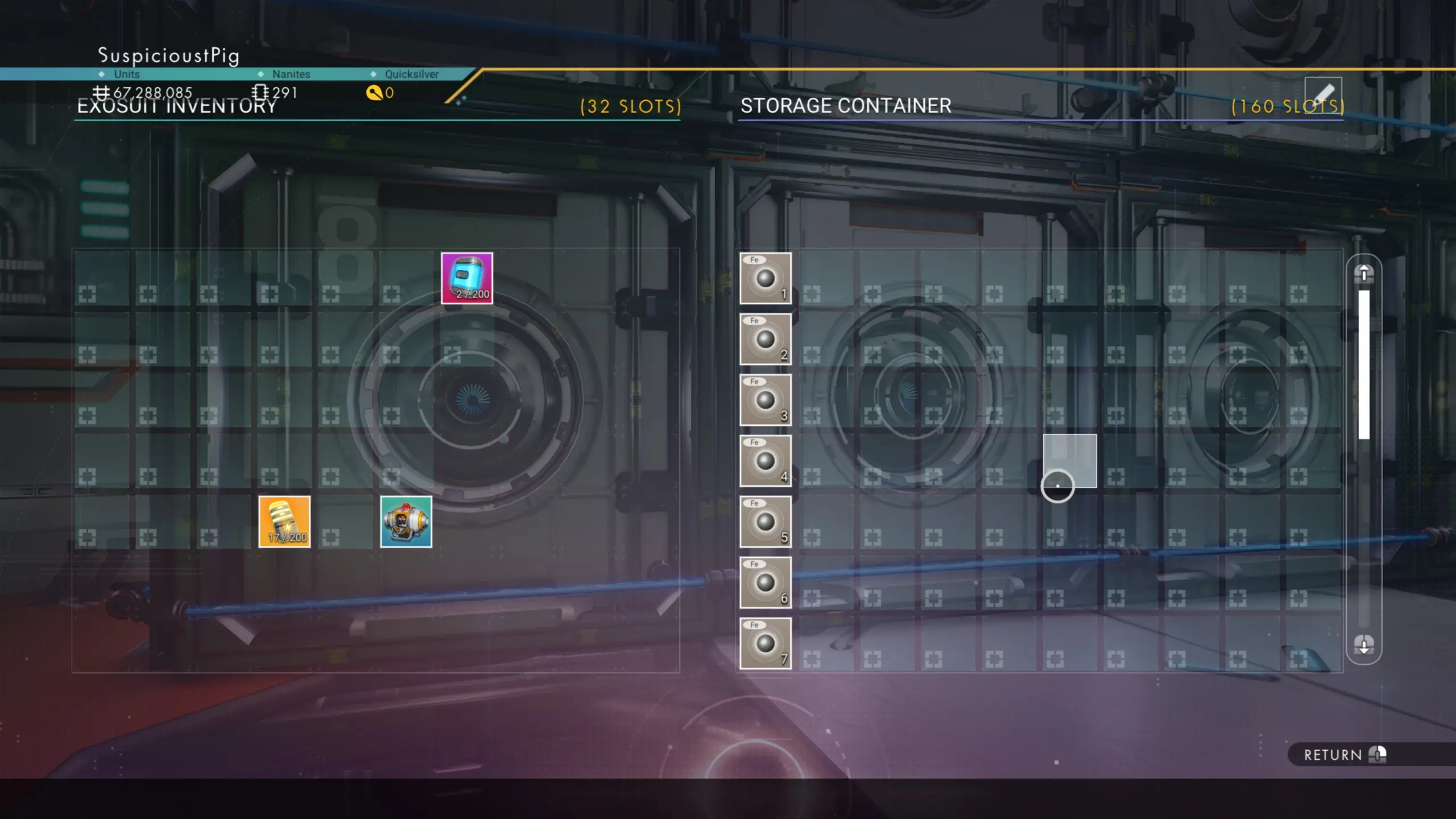The width and height of the screenshot is (1456, 819).
Task: Pick the ferrite stack numbered 6
Action: (765, 582)
